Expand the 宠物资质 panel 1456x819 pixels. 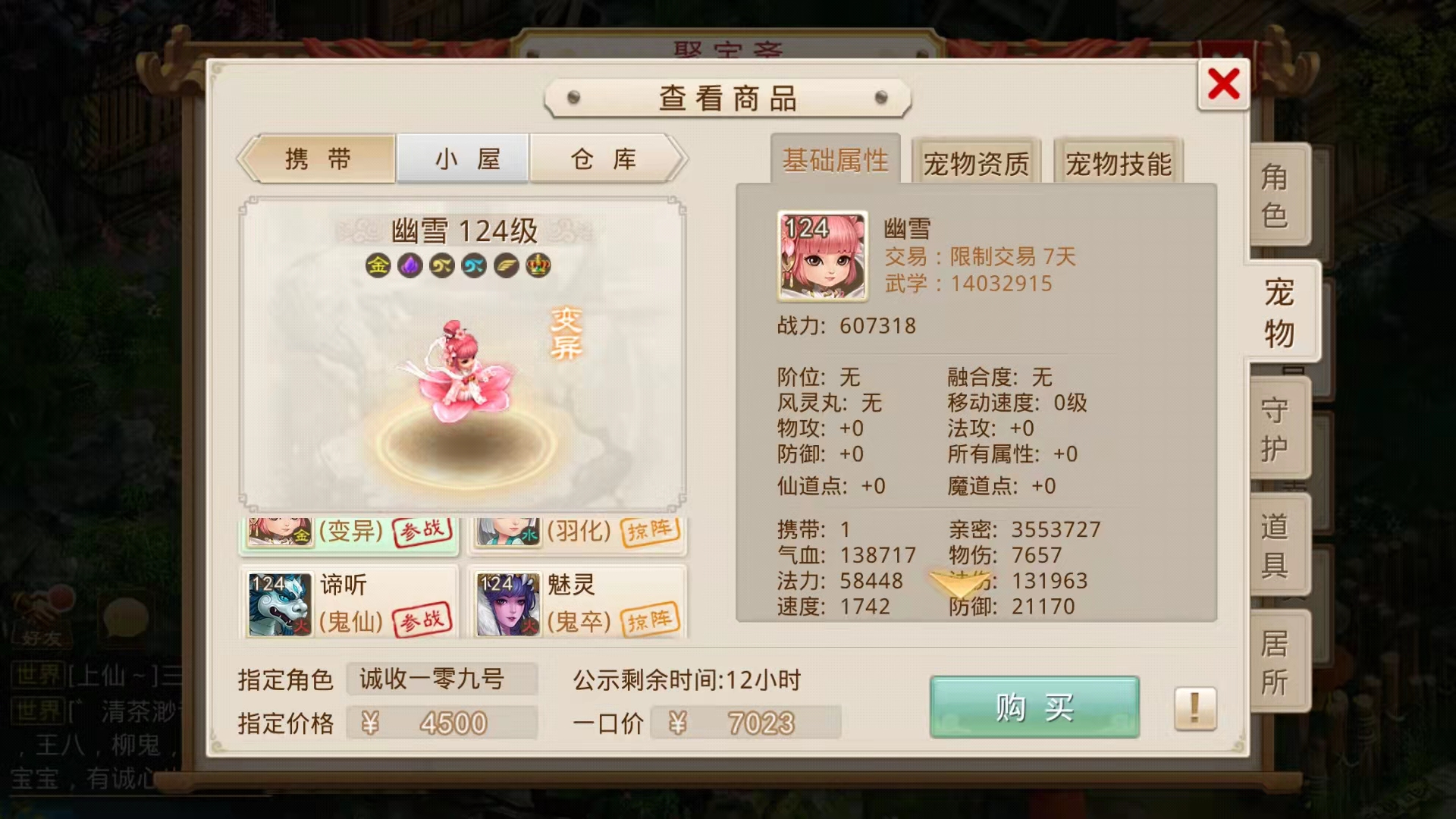[977, 162]
